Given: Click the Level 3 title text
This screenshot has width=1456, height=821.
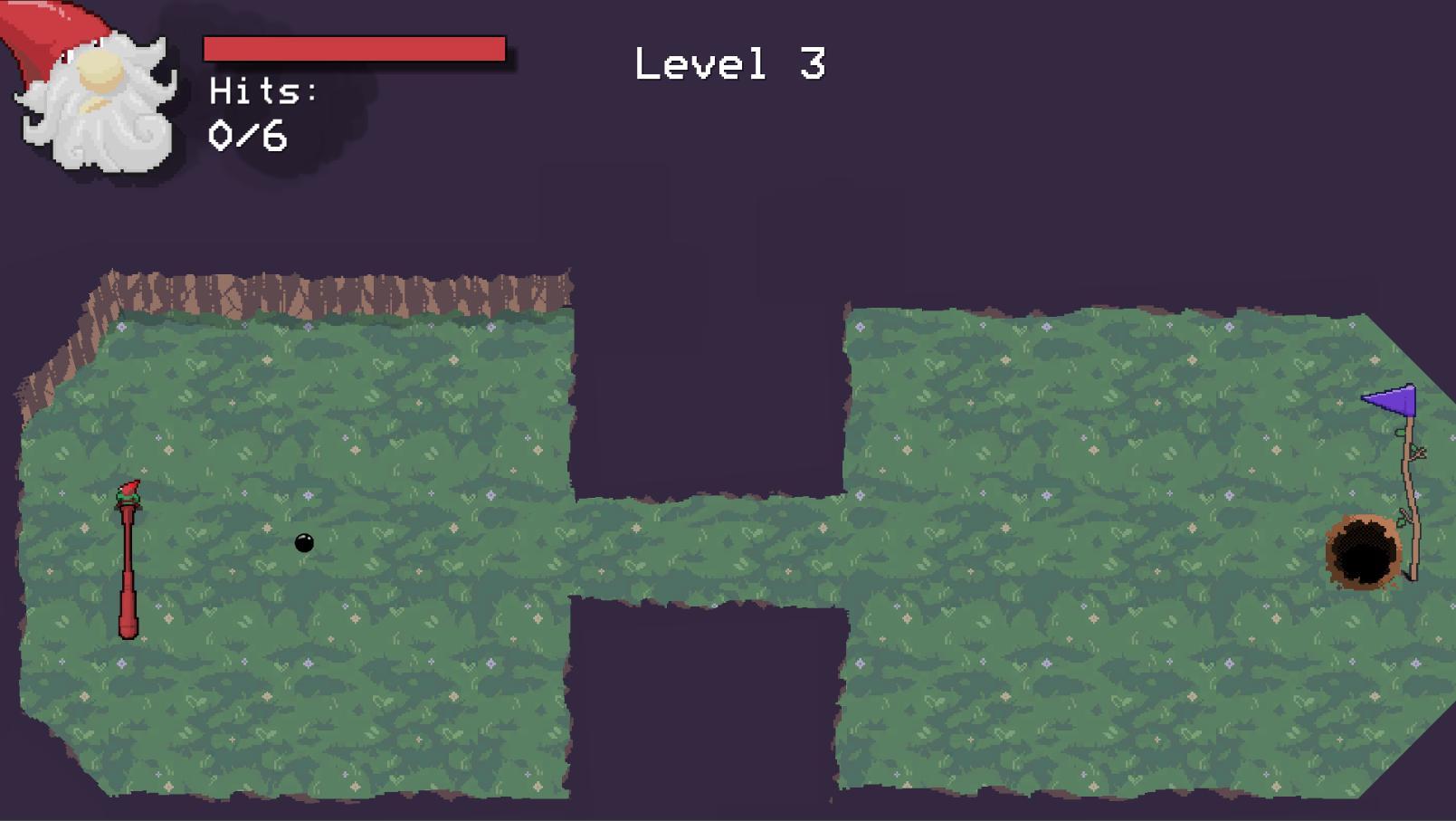Looking at the screenshot, I should pyautogui.click(x=729, y=62).
